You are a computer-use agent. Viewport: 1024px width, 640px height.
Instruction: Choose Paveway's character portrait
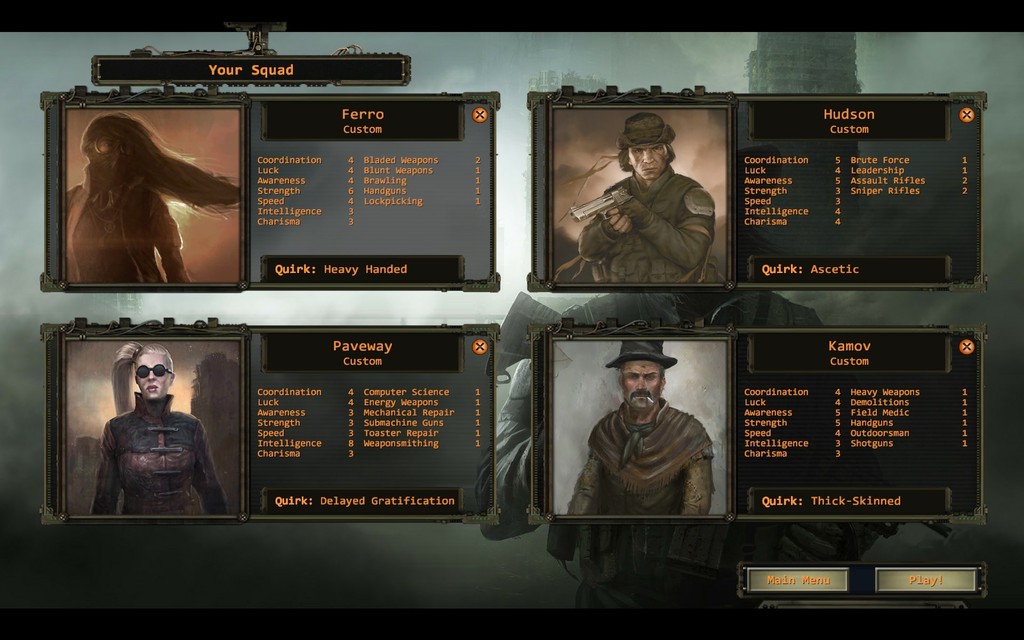pyautogui.click(x=153, y=427)
